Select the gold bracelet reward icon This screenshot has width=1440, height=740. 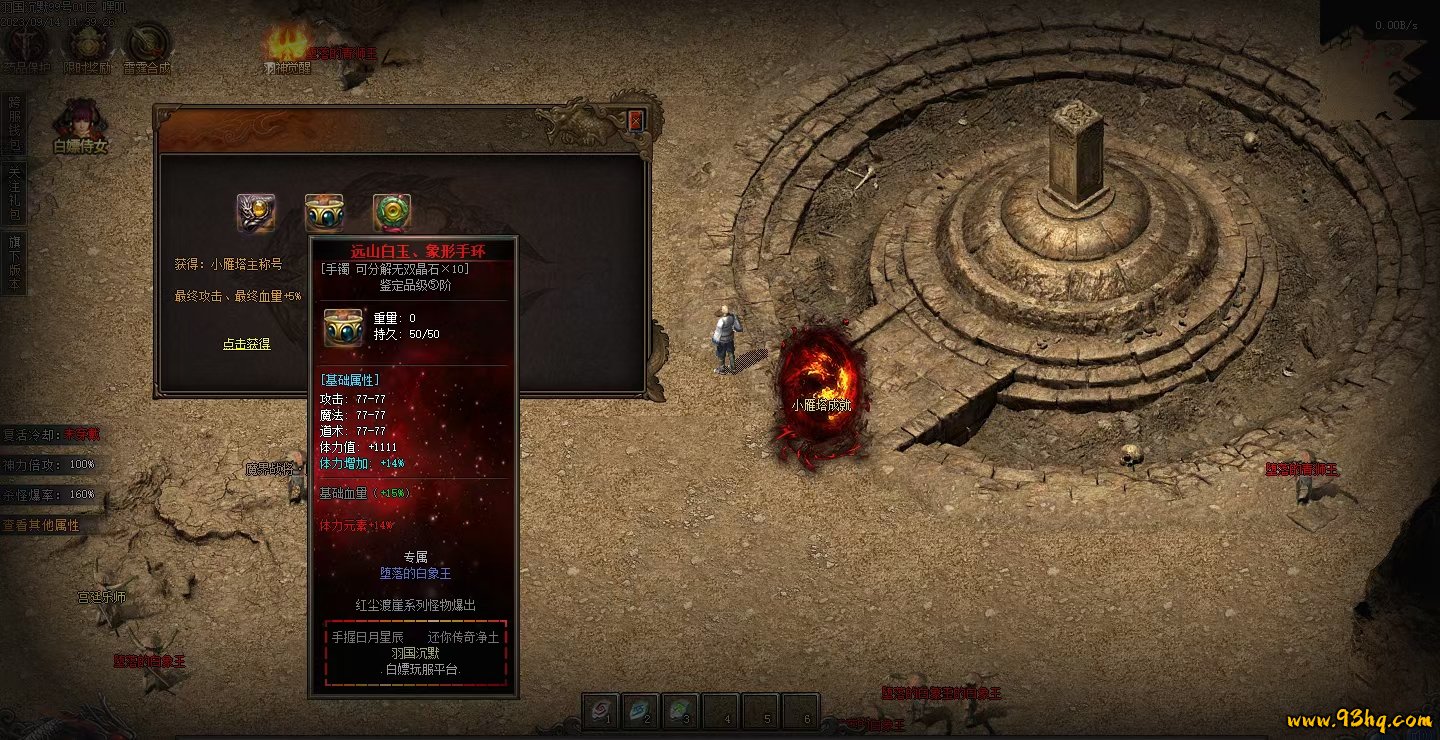pyautogui.click(x=324, y=213)
